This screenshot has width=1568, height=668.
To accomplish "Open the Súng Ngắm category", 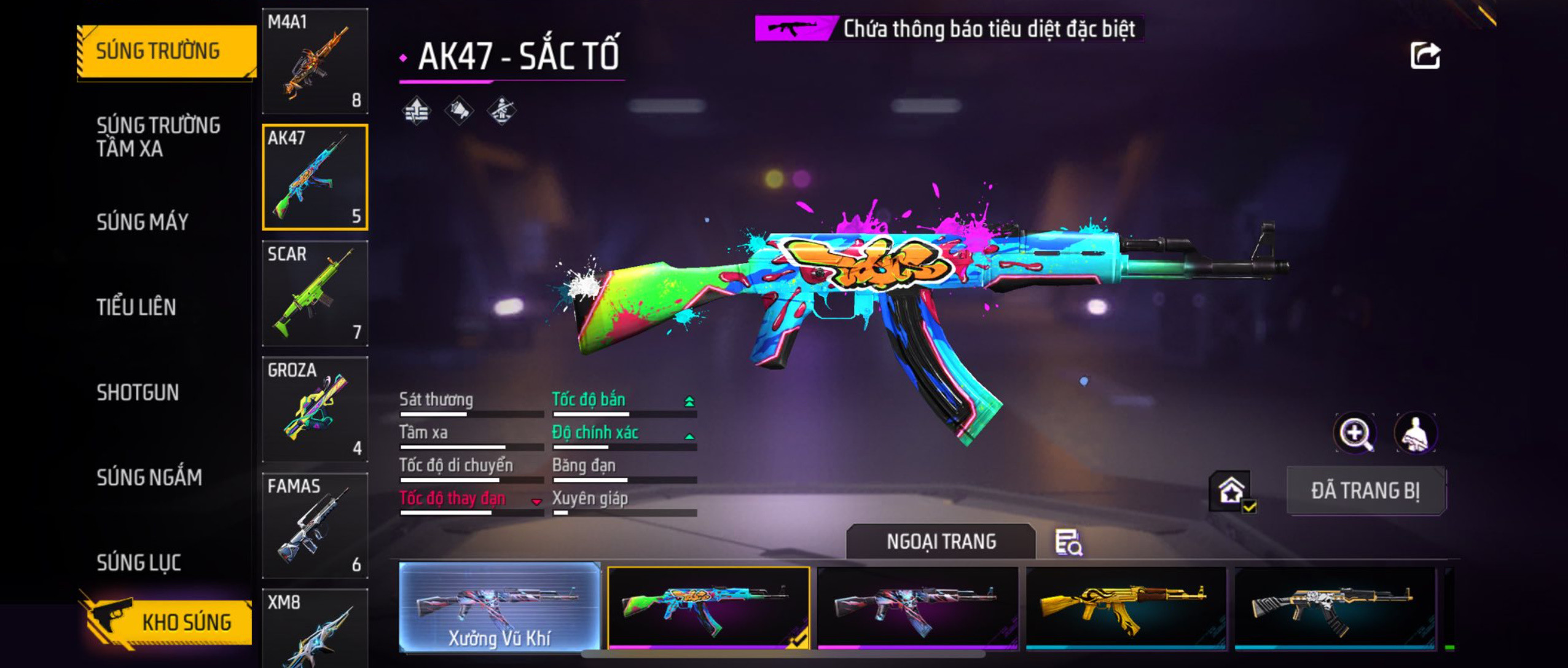I will [149, 477].
